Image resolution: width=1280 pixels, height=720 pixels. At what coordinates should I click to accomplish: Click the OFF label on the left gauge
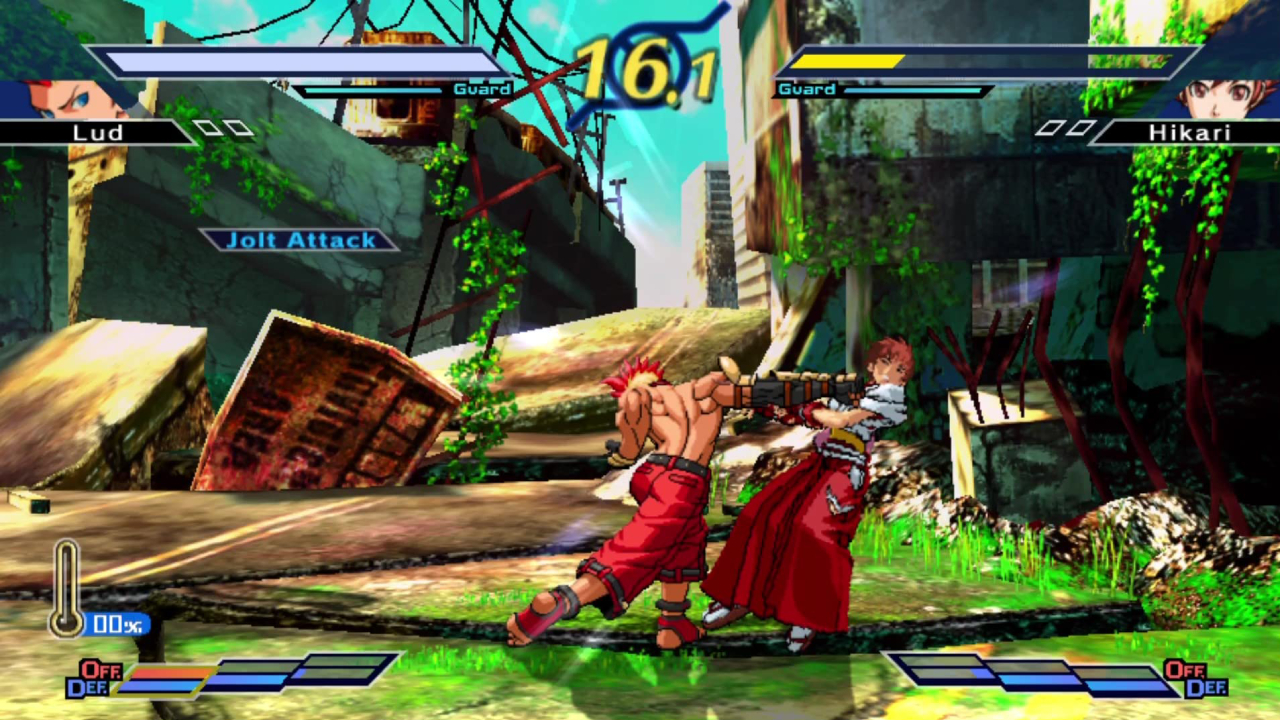click(100, 671)
